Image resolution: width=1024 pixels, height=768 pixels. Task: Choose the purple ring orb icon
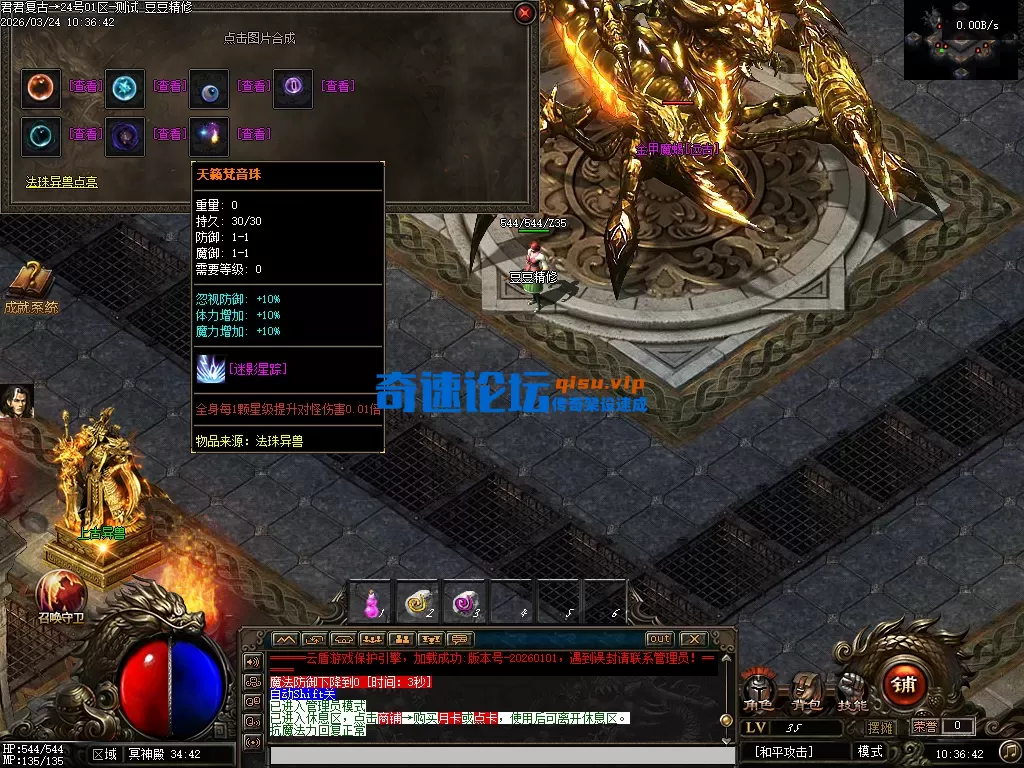click(x=293, y=87)
